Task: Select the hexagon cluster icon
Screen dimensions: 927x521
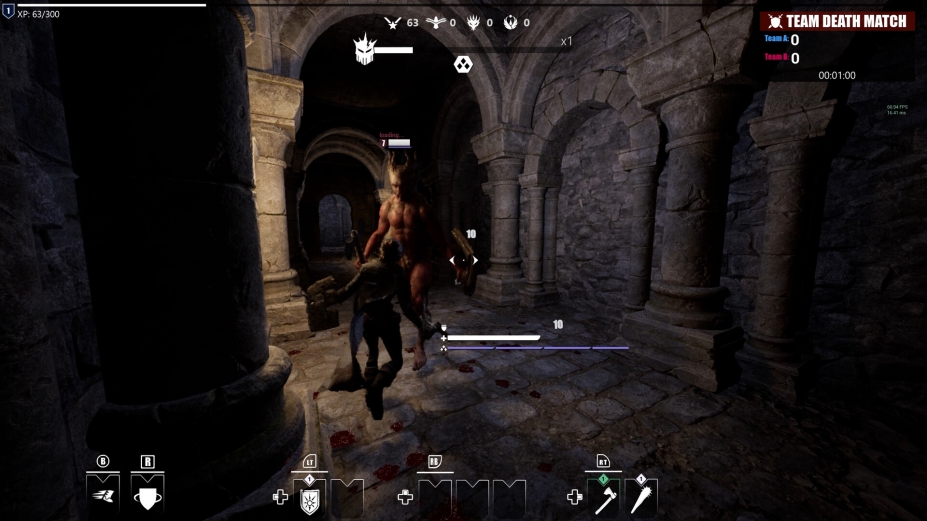Action: tap(463, 65)
